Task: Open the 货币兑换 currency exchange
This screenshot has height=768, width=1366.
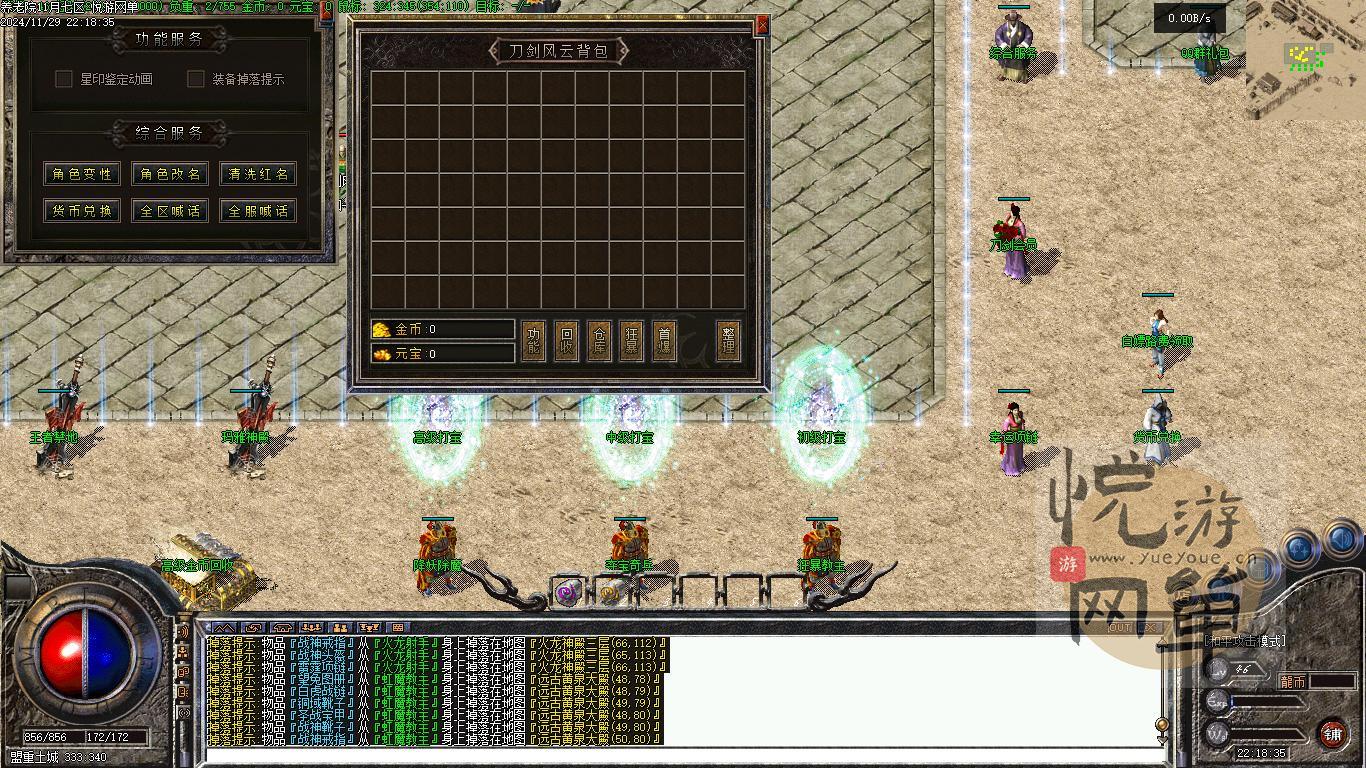Action: tap(82, 211)
